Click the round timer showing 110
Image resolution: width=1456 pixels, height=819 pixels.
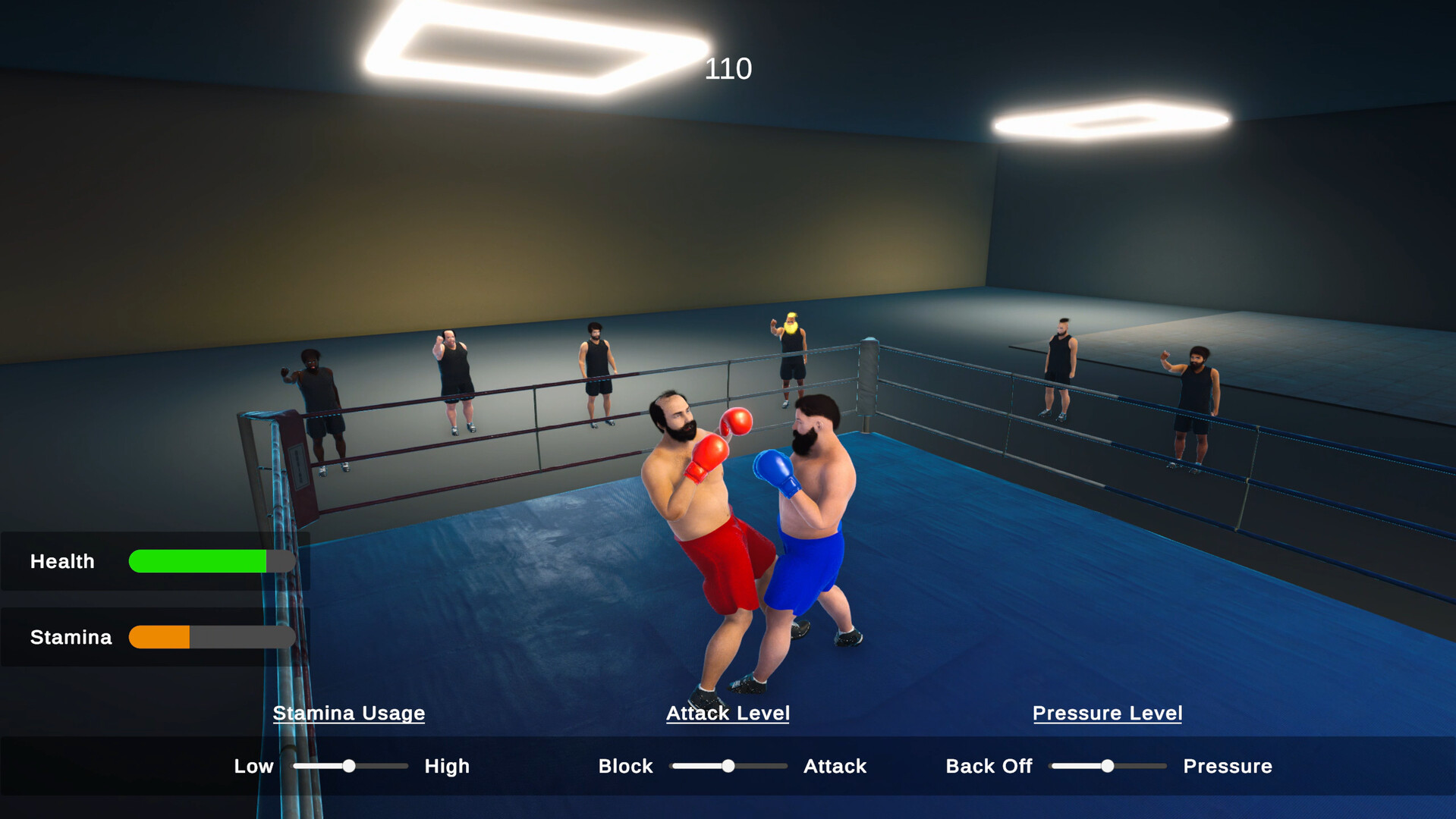728,69
